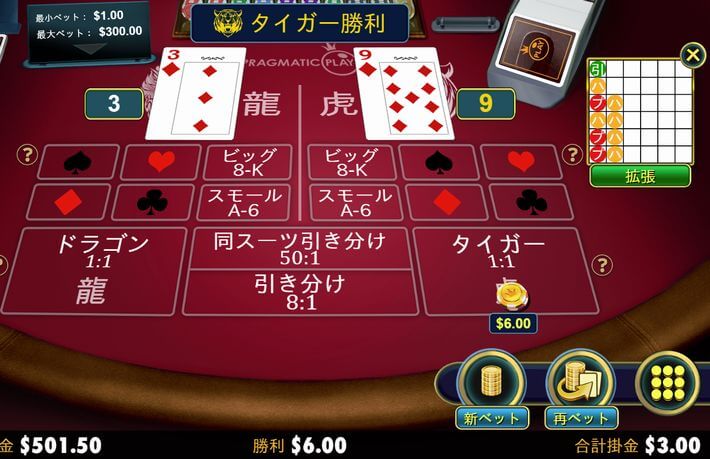Open the help icon beside the タイガー bet
Image resolution: width=710 pixels, height=459 pixels.
(601, 264)
